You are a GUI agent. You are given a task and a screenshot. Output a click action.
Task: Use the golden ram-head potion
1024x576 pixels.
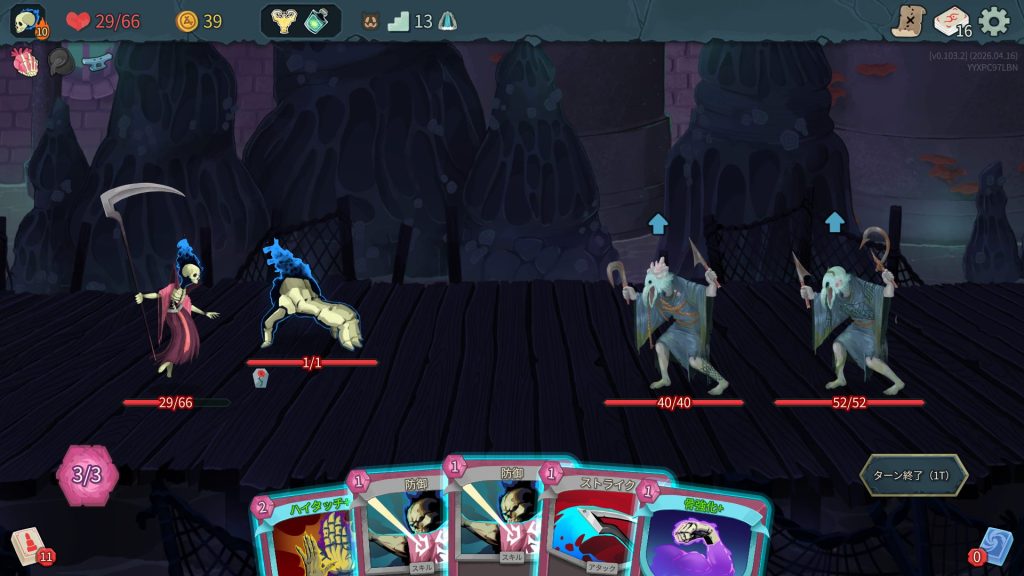click(284, 21)
